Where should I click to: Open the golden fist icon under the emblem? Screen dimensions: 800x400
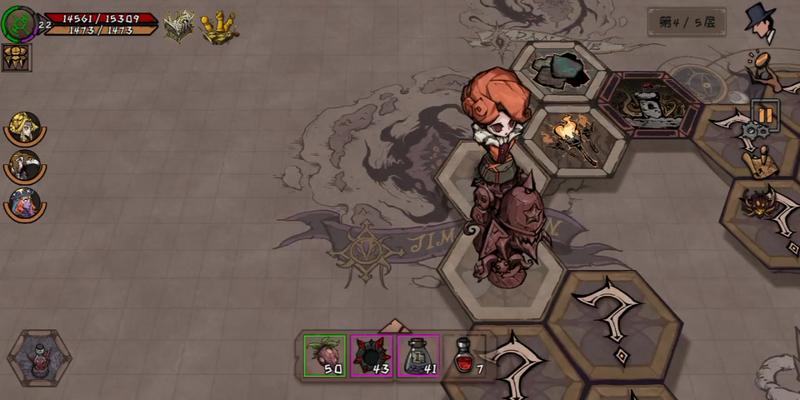pos(17,58)
